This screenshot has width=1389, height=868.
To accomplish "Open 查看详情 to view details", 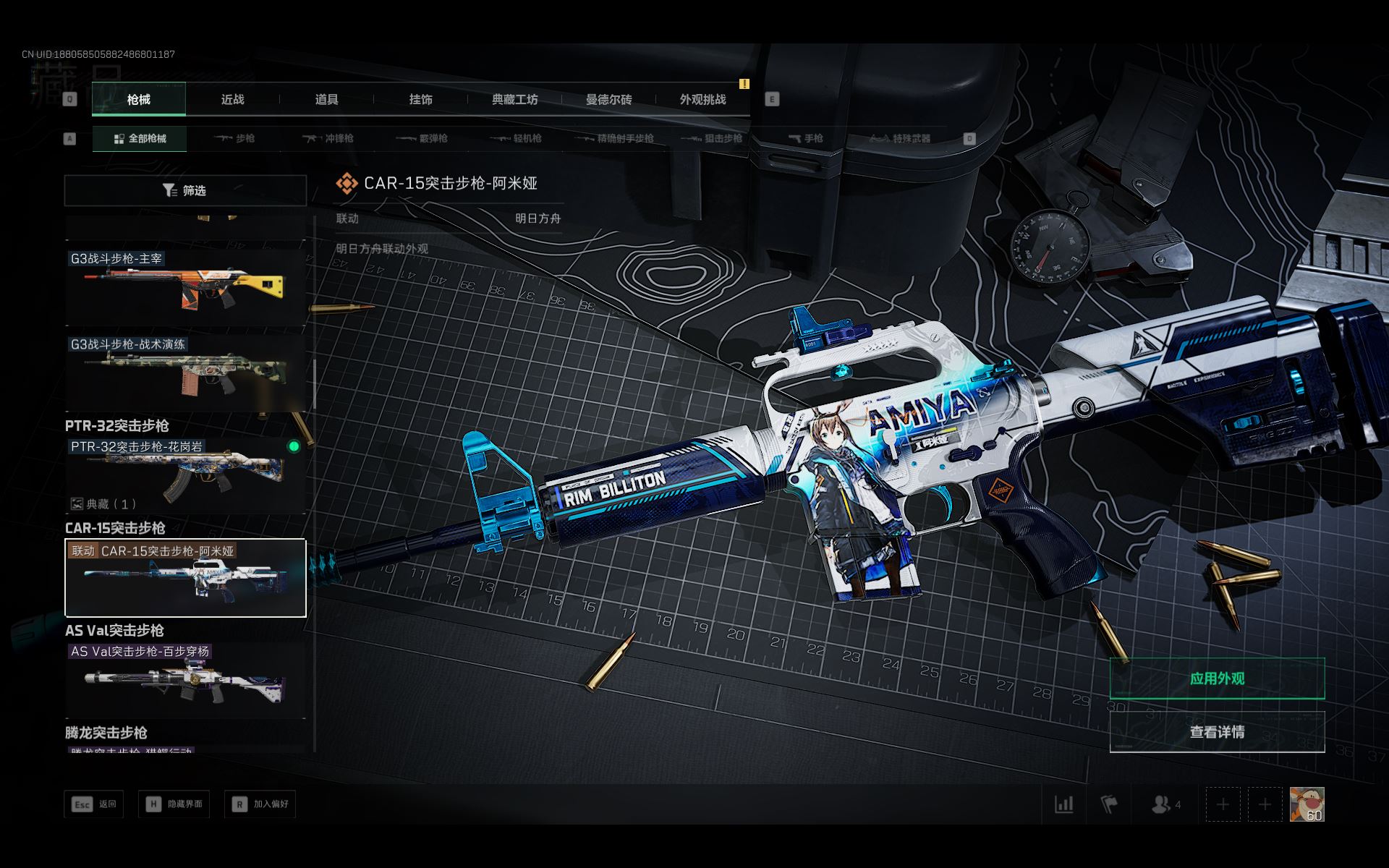I will coord(1217,732).
